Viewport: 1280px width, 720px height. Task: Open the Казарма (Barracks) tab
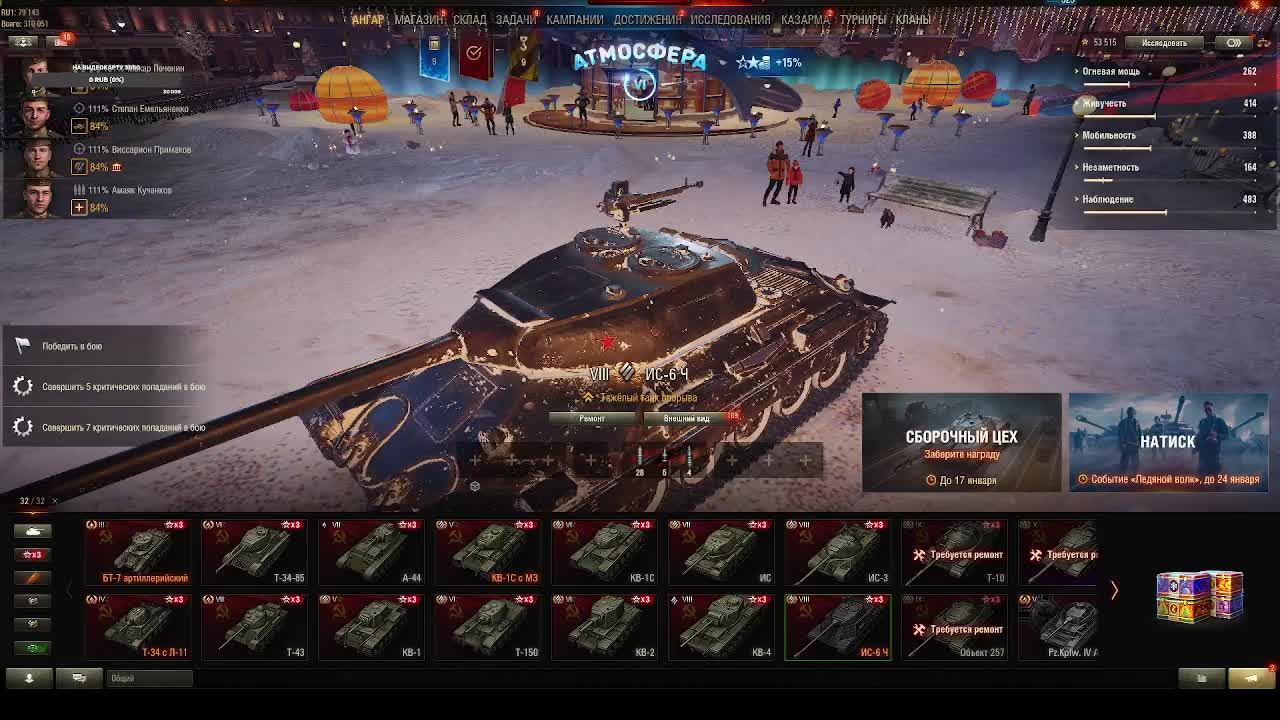805,19
